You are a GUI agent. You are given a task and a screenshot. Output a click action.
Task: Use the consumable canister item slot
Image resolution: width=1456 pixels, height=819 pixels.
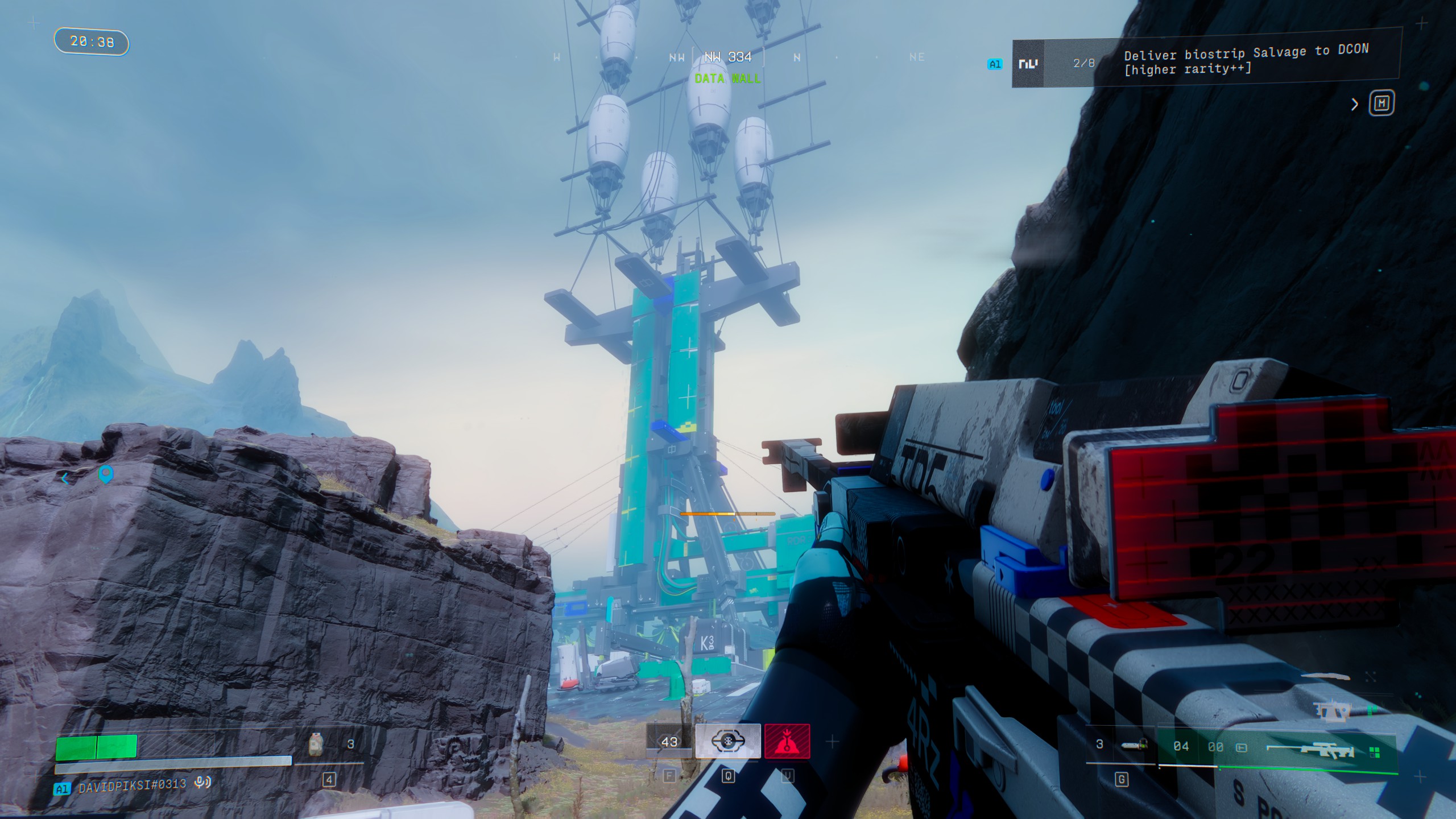tap(316, 744)
